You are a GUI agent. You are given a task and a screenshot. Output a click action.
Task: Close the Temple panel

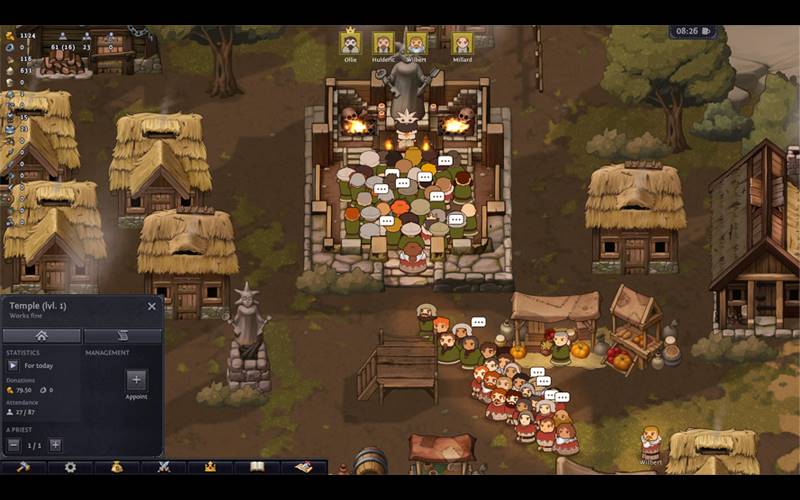152,307
